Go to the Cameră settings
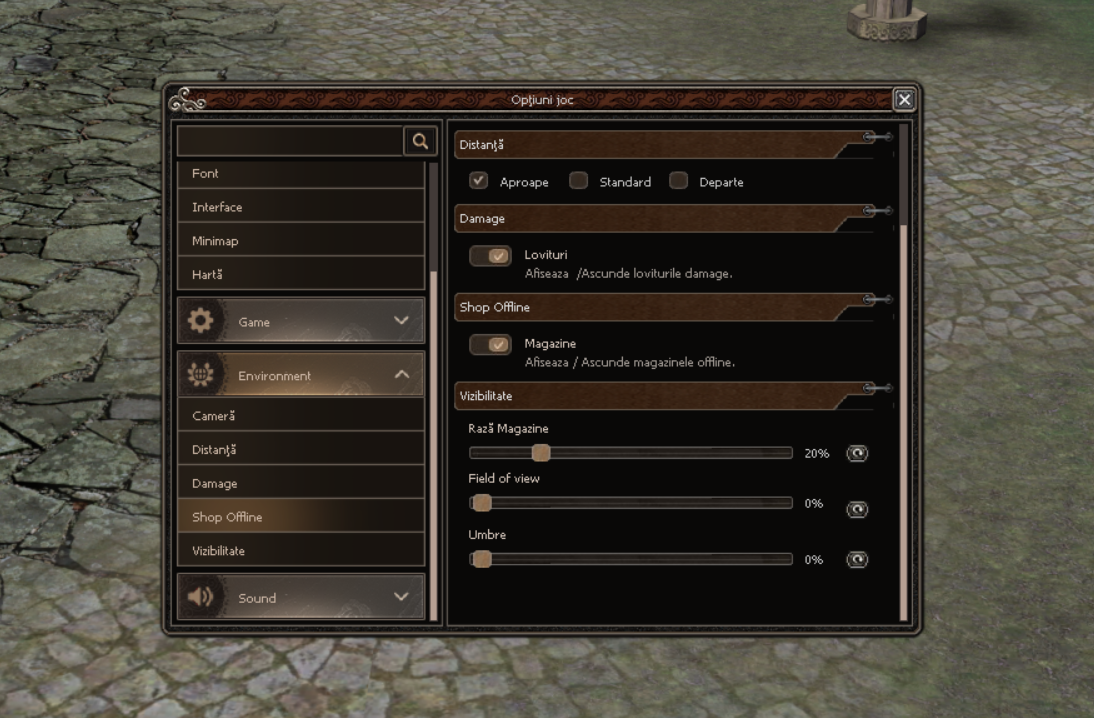This screenshot has height=718, width=1094. pyautogui.click(x=300, y=416)
